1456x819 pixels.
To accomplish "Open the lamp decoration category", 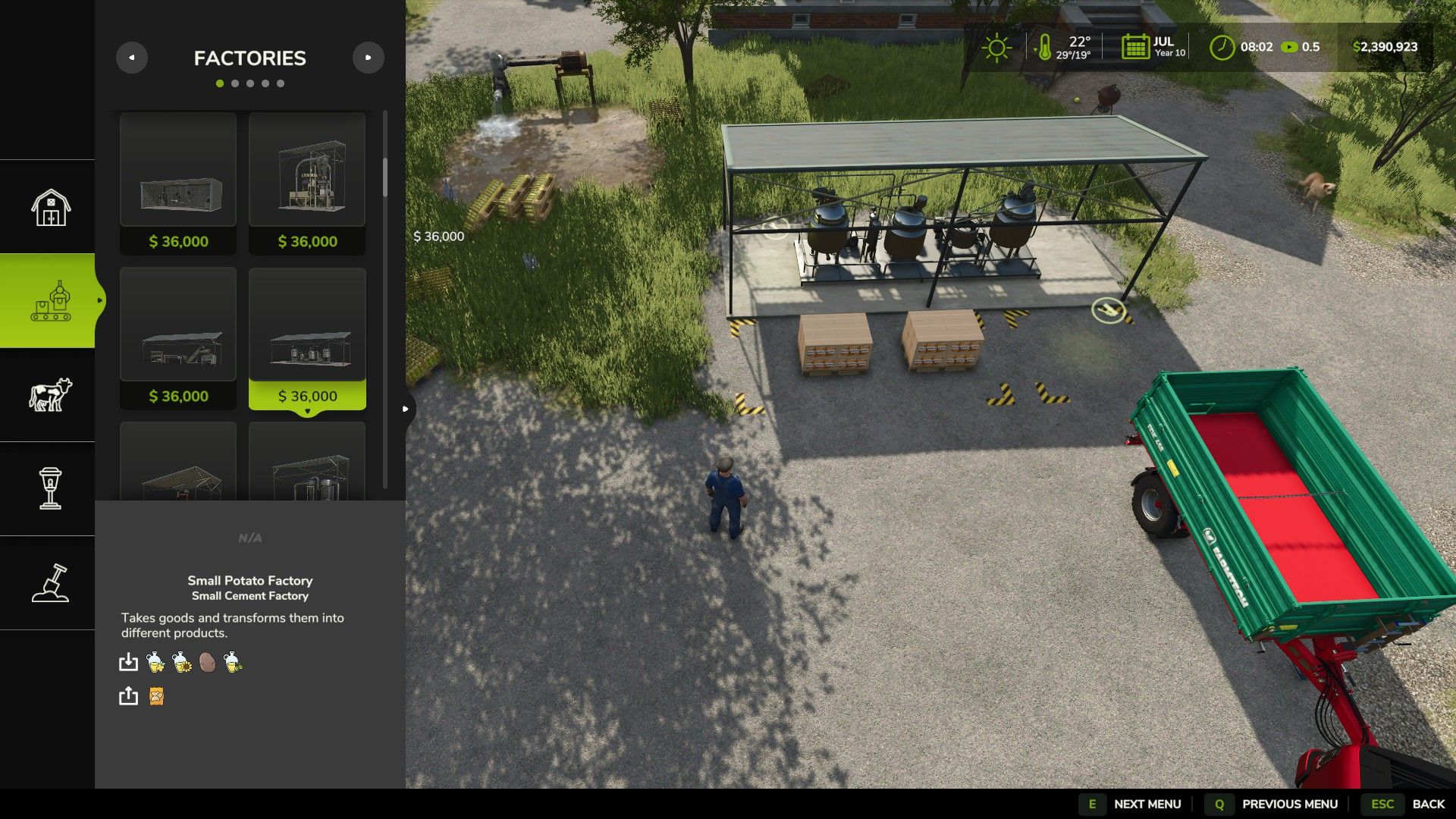I will [50, 488].
